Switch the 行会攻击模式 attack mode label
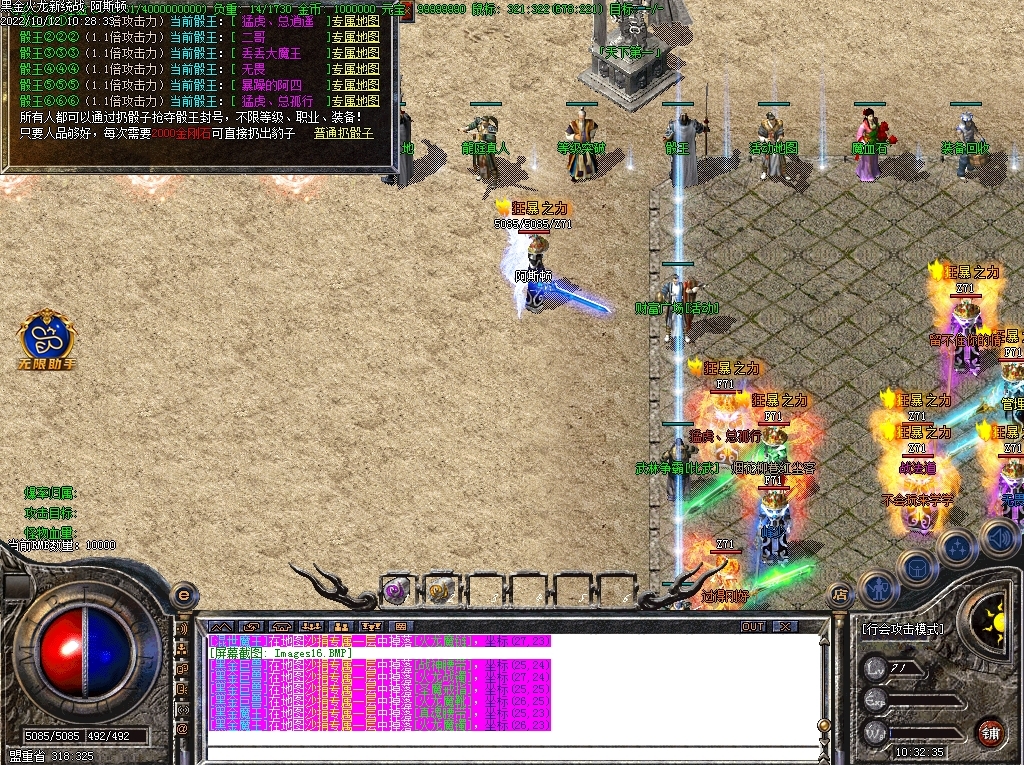This screenshot has width=1024, height=765. coord(902,629)
